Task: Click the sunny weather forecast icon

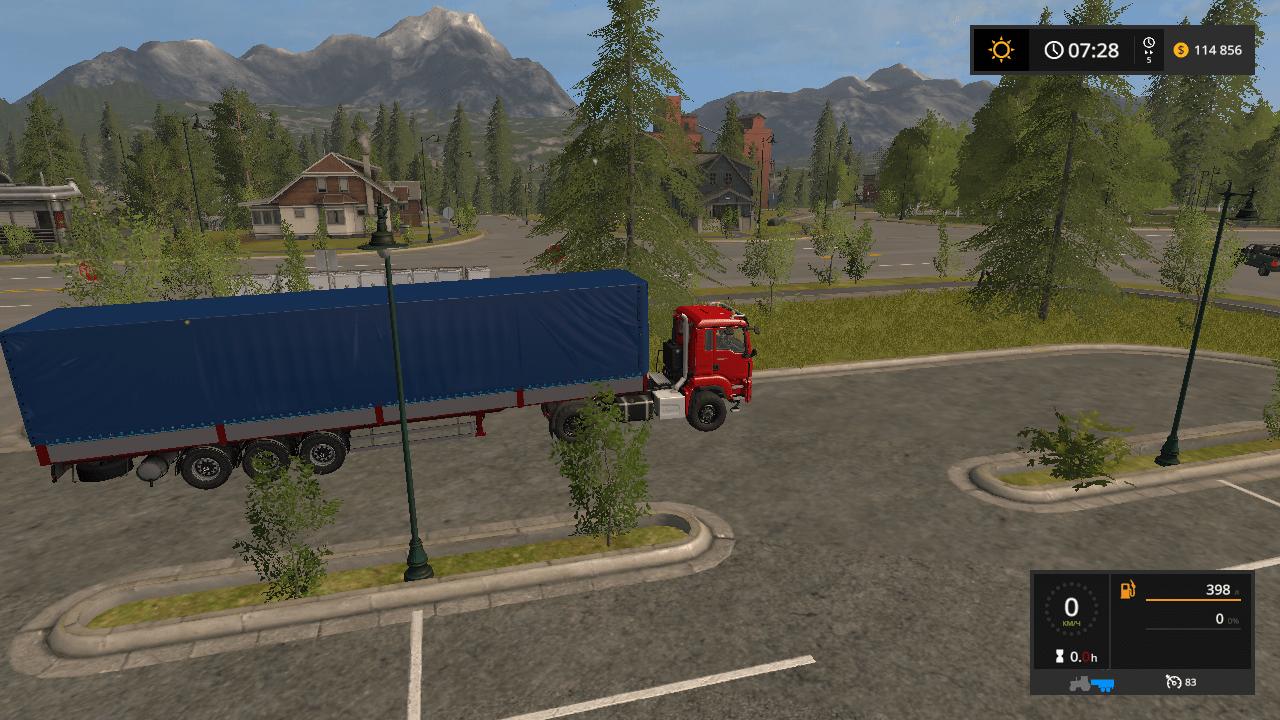Action: [x=1000, y=50]
